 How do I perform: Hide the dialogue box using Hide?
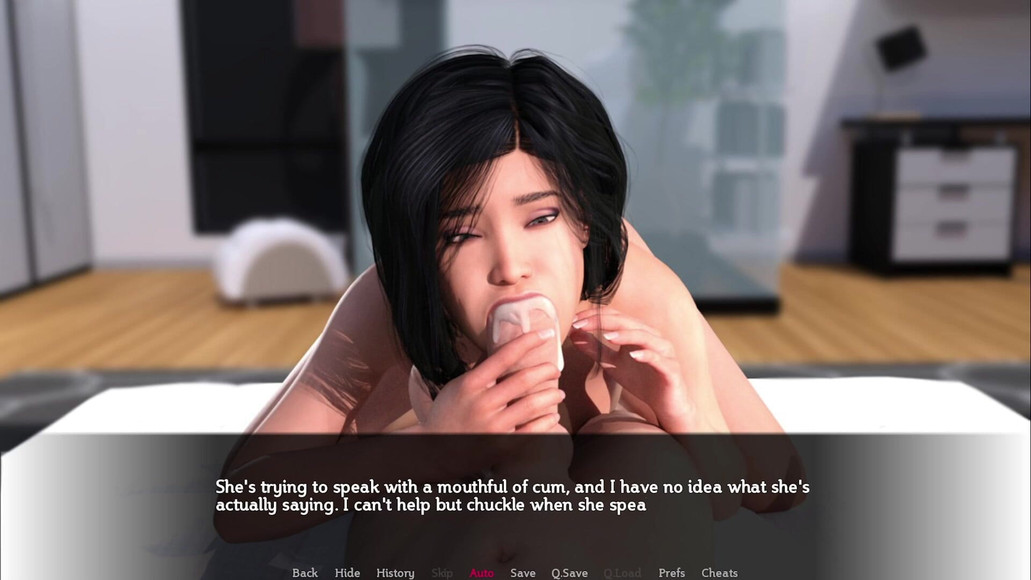click(348, 573)
